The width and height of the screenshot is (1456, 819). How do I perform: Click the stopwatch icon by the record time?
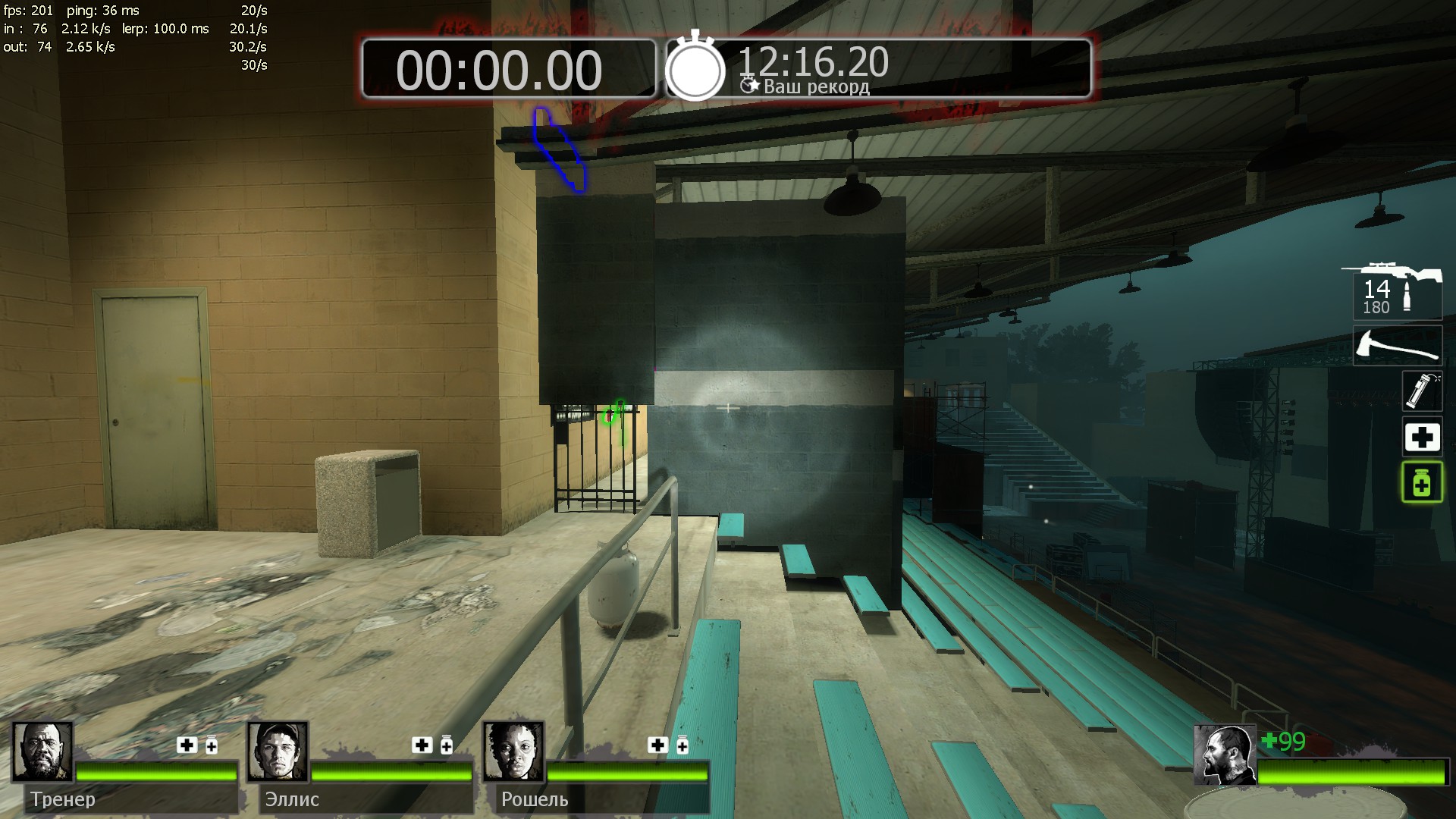695,68
